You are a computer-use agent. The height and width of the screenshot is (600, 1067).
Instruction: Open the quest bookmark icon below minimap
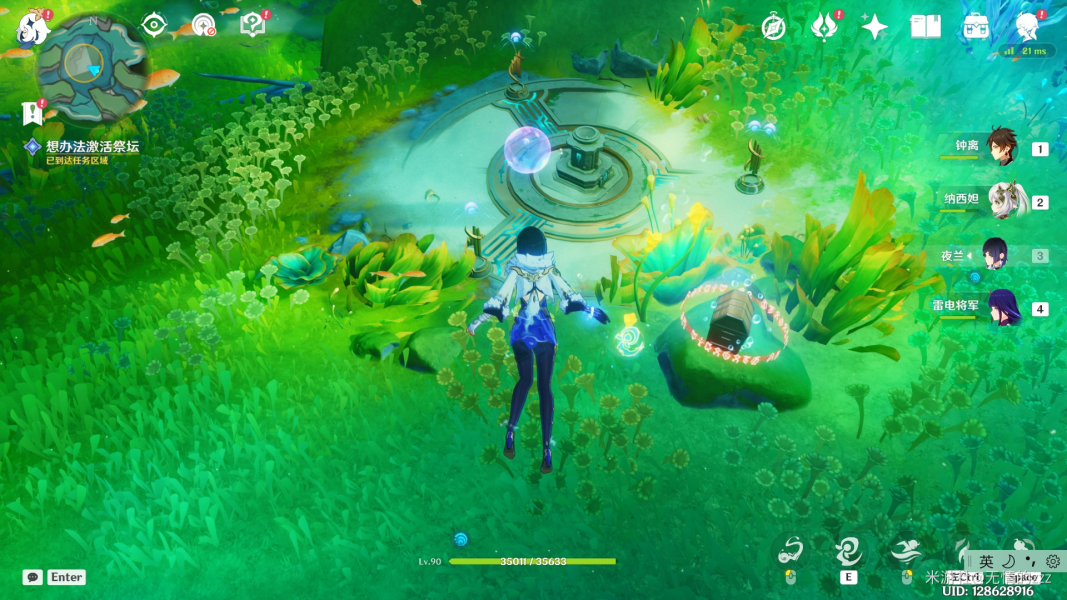coord(33,113)
